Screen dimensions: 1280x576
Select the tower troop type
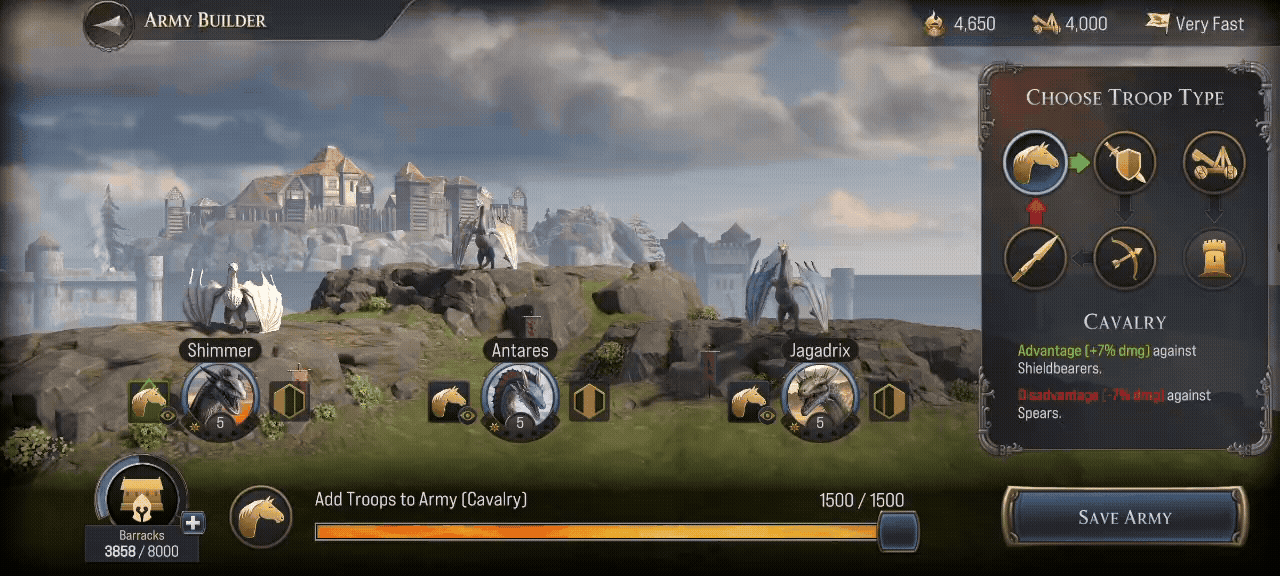tap(1214, 258)
